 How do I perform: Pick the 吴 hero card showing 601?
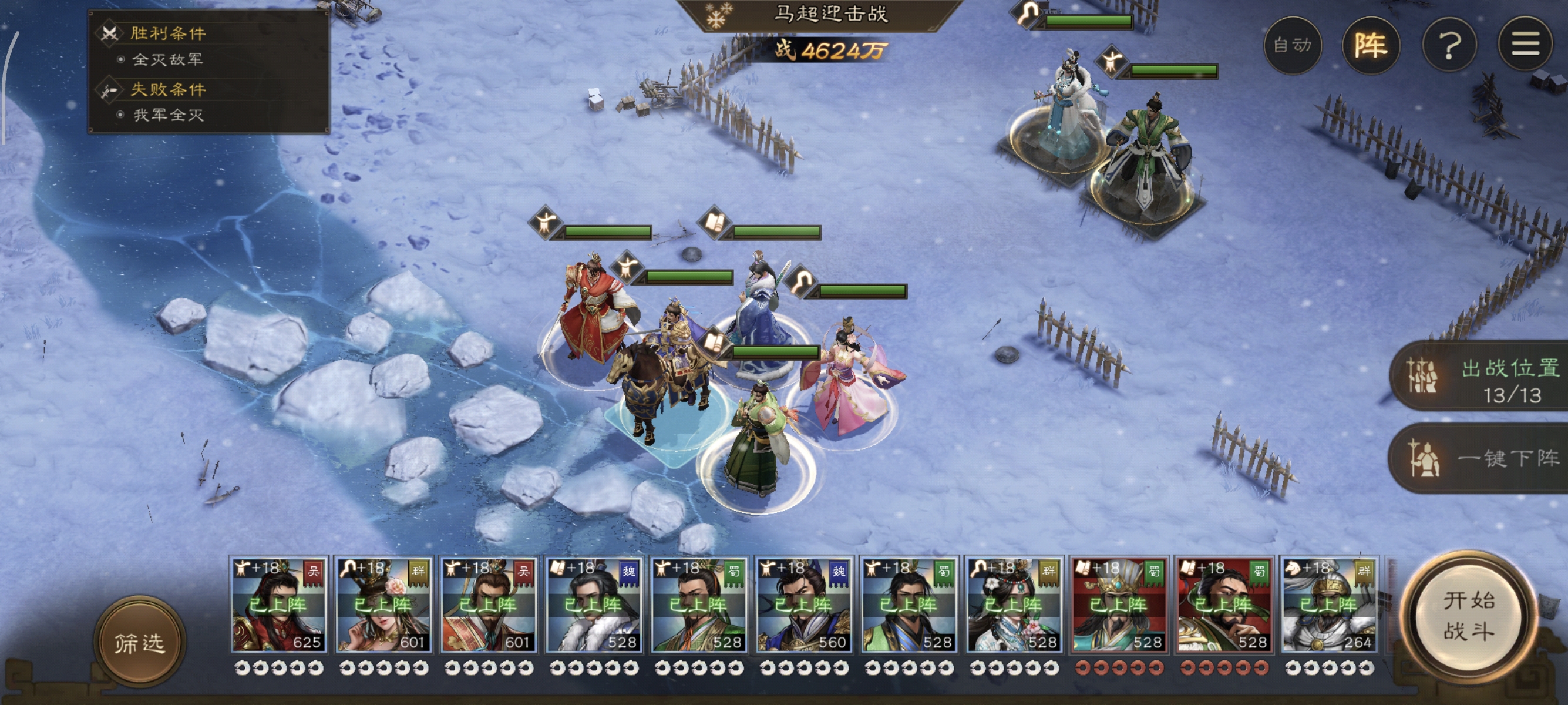(489, 605)
